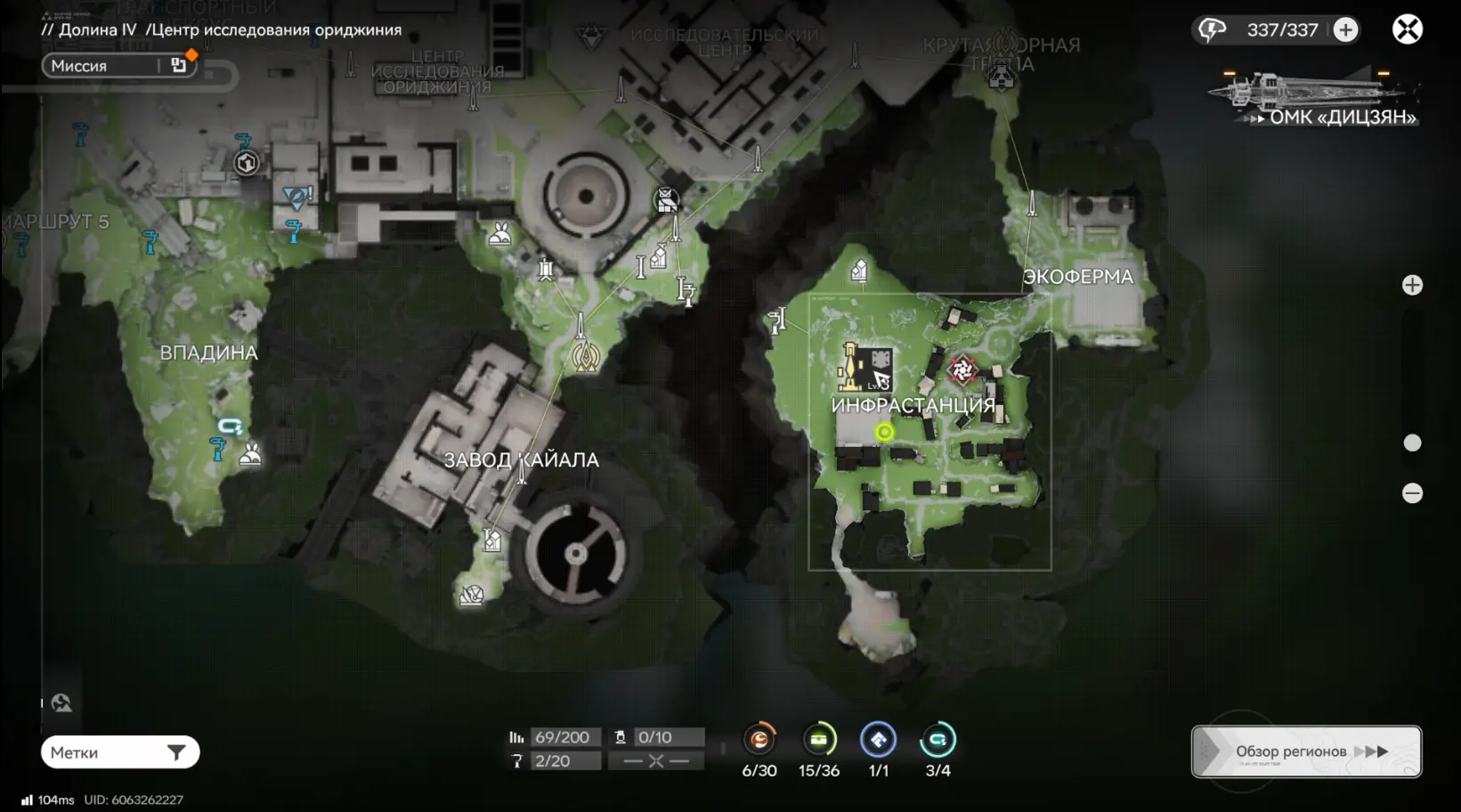Close the map with the X button

point(1407,30)
